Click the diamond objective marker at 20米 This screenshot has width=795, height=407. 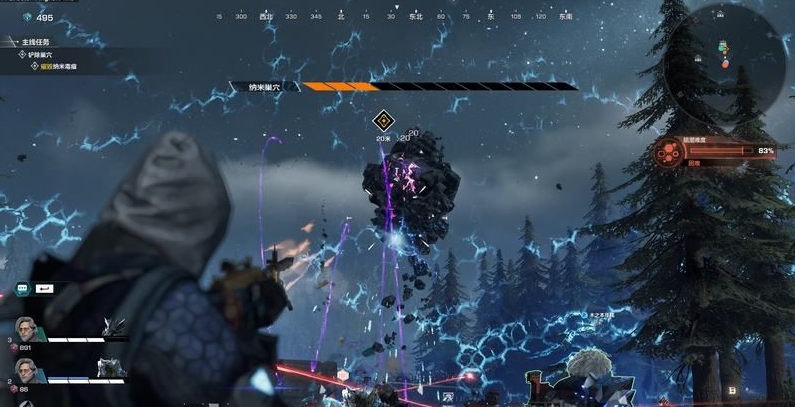(x=383, y=122)
